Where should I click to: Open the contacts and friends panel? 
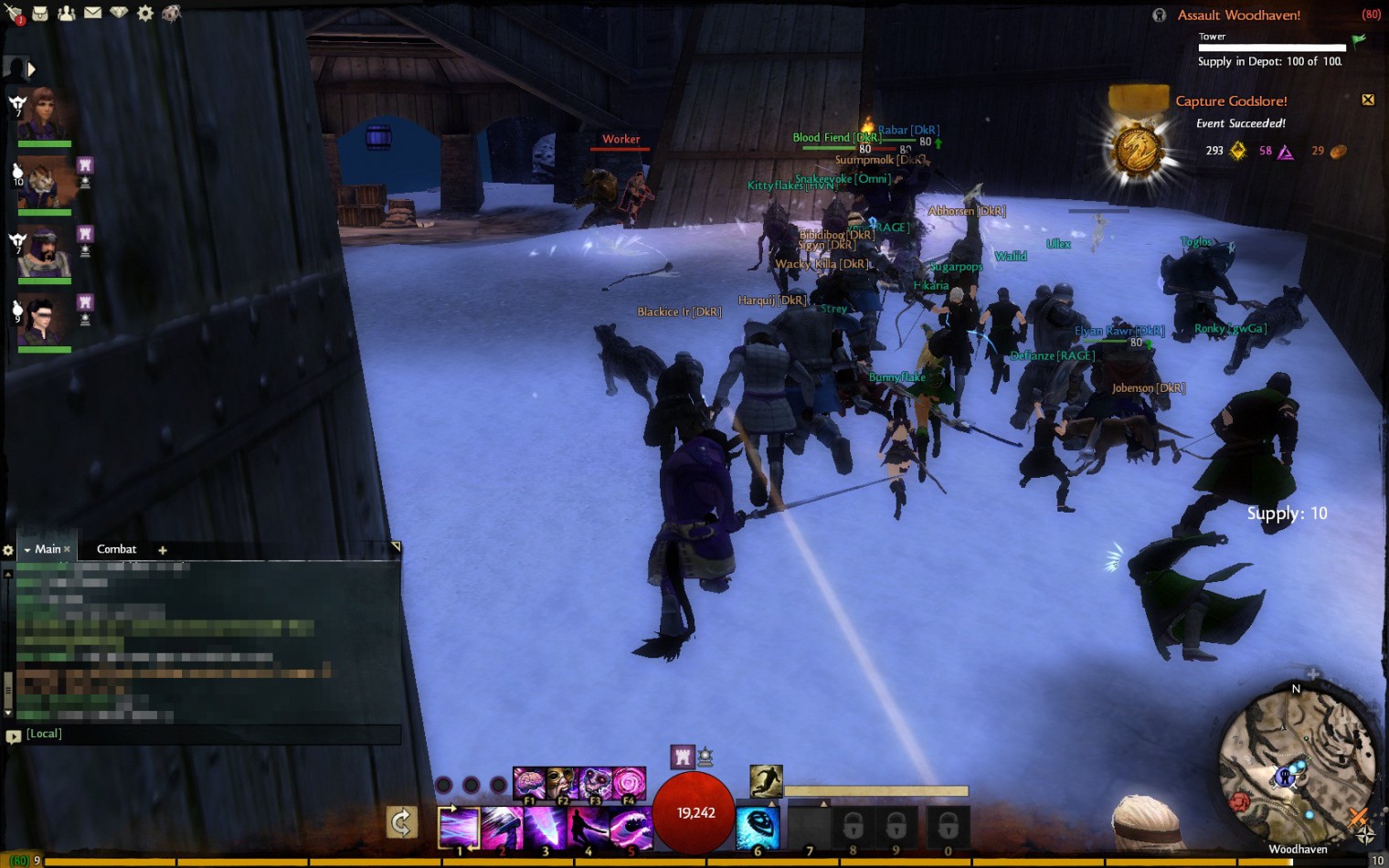67,13
